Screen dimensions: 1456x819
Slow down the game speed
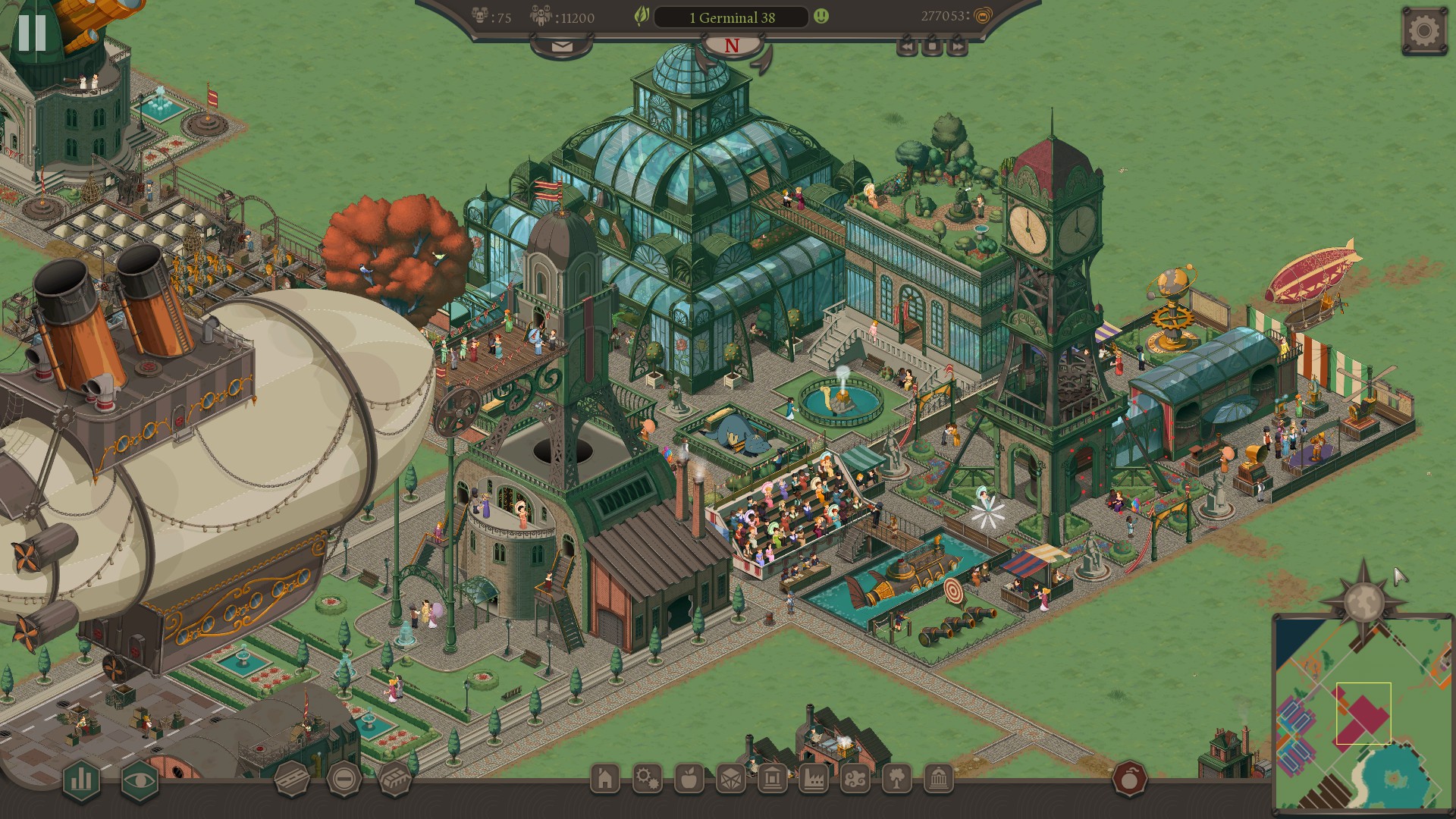(906, 47)
